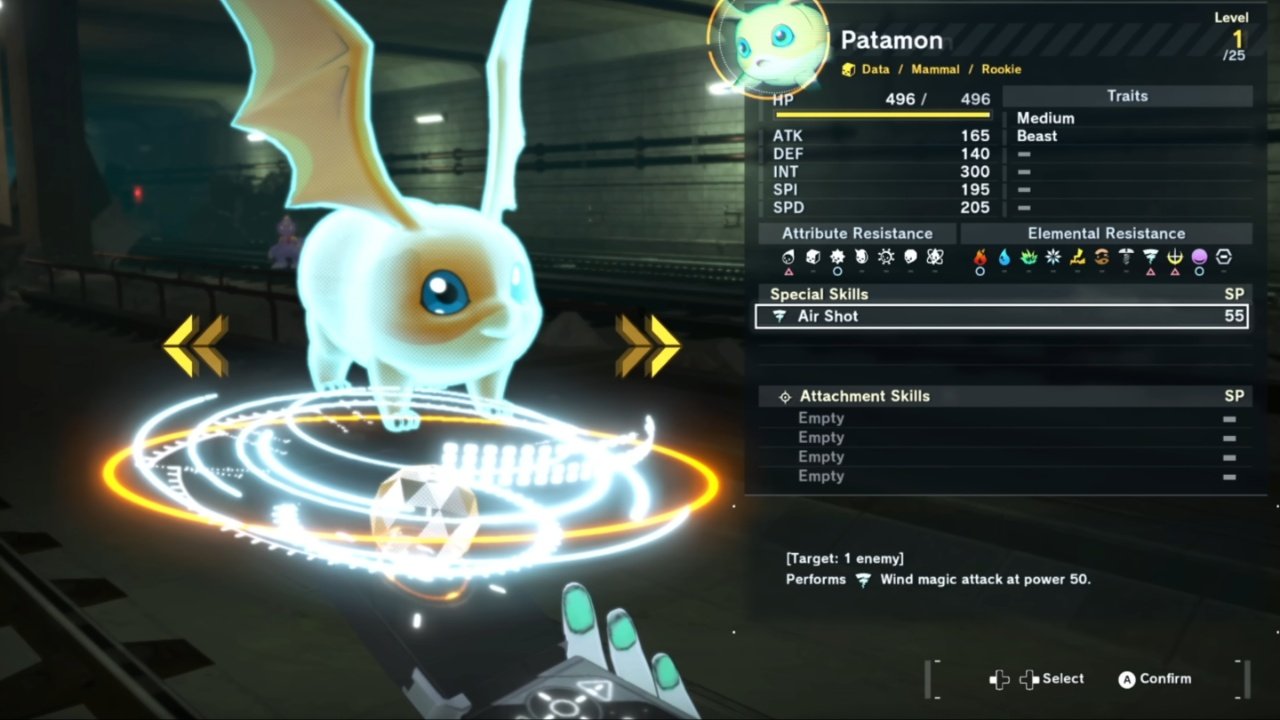Click the electric lightning resistance icon
Screen dimensions: 1280x720
[x=1077, y=258]
